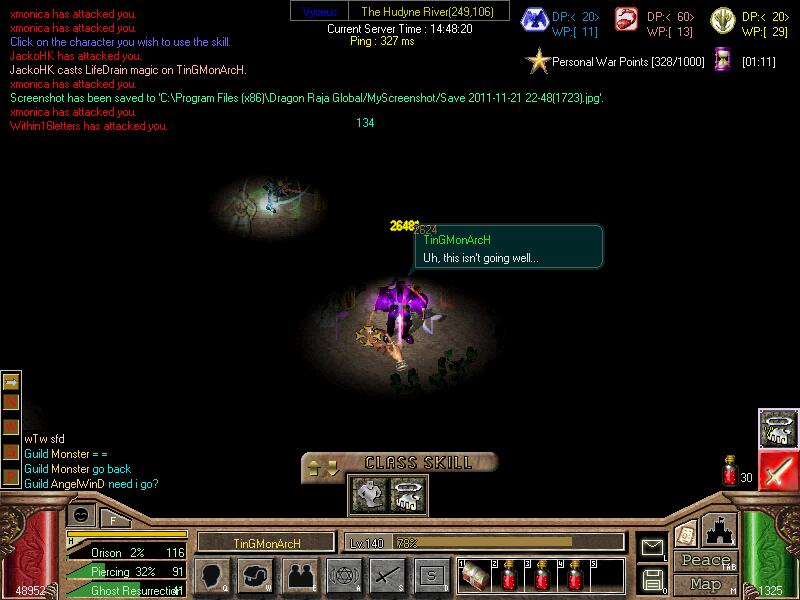Screen dimensions: 800x600
Task: Click the floppy disk save icon
Action: 652,579
